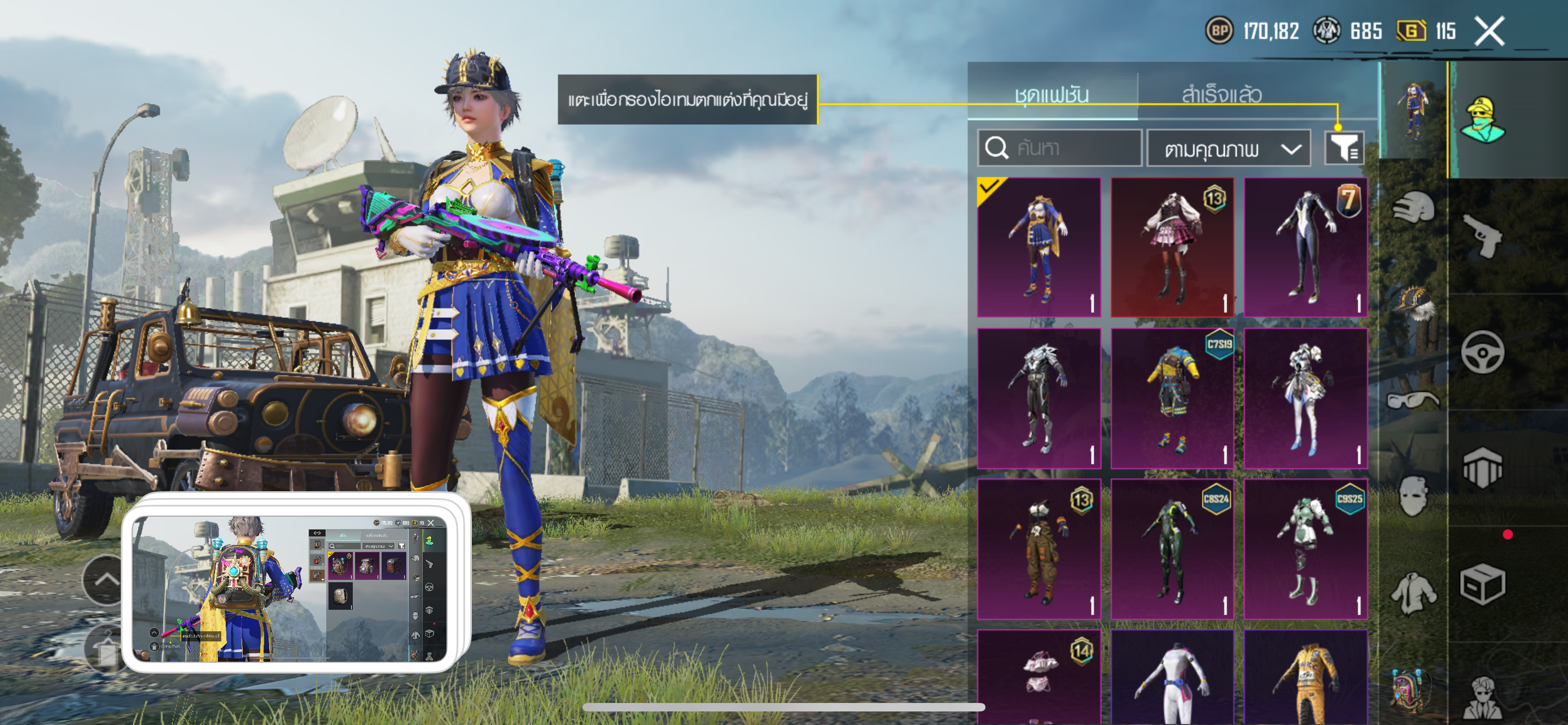Switch to the ชุดแฟชั่น tab
Image resolution: width=1568 pixels, height=725 pixels.
click(1051, 94)
